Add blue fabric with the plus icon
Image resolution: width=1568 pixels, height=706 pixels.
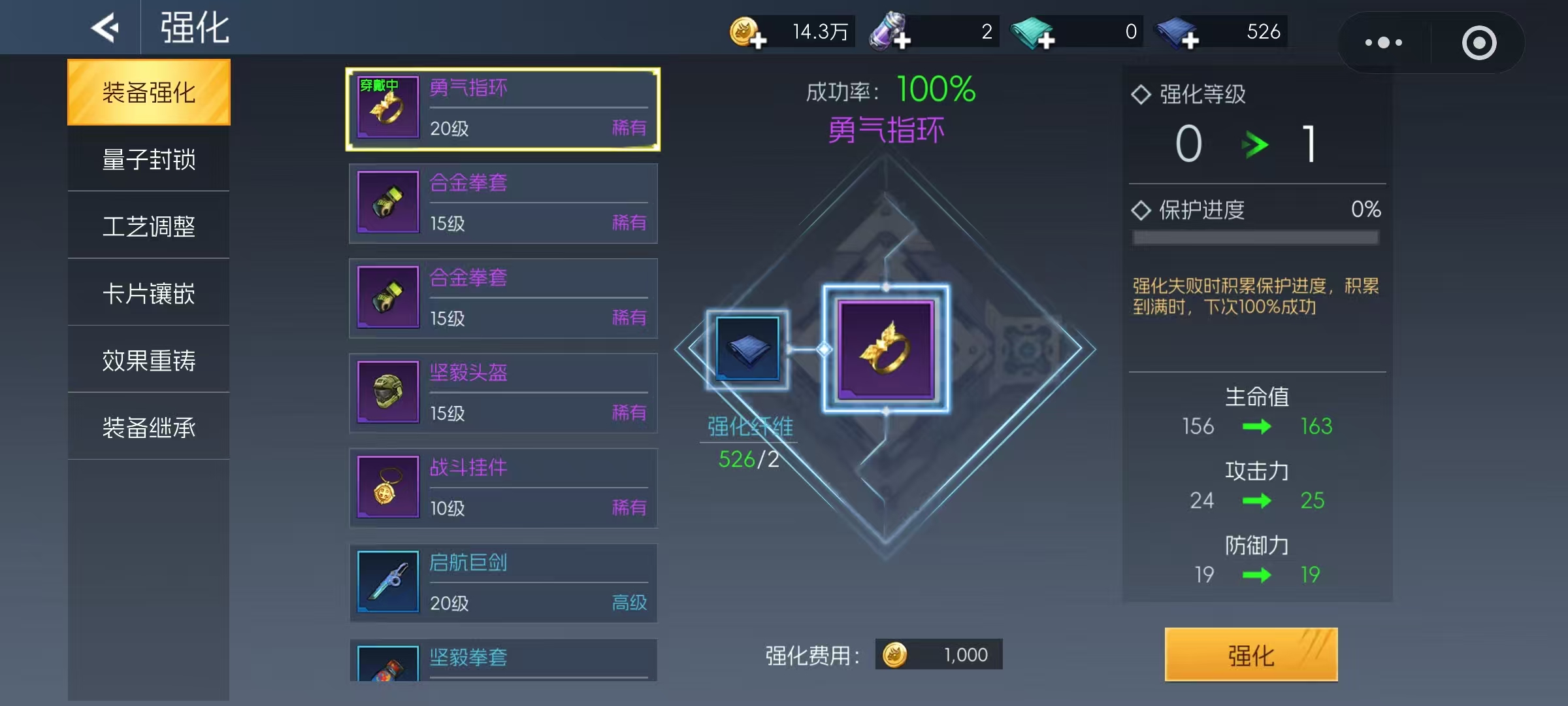coord(1191,41)
